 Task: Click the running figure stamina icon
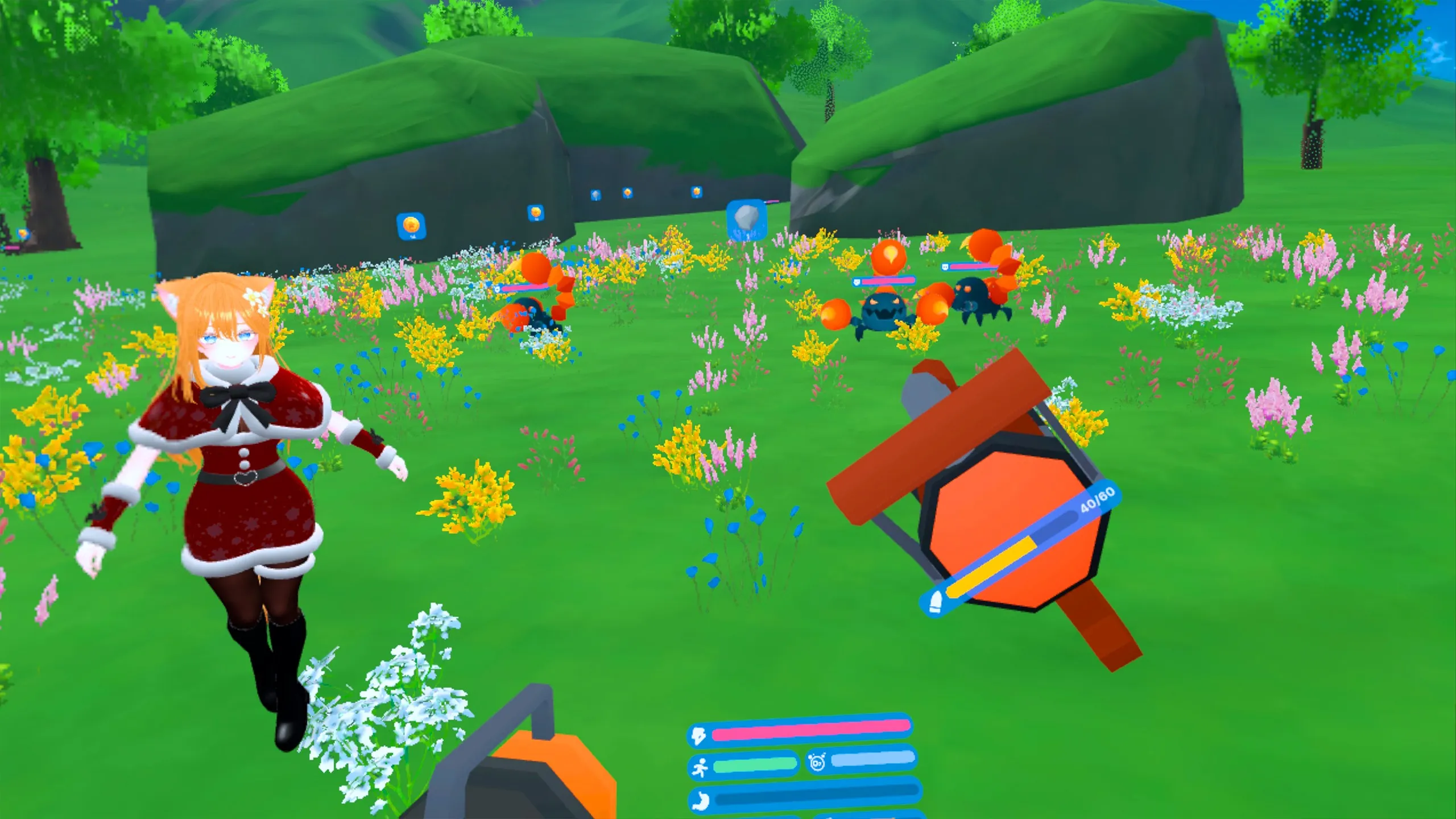700,767
